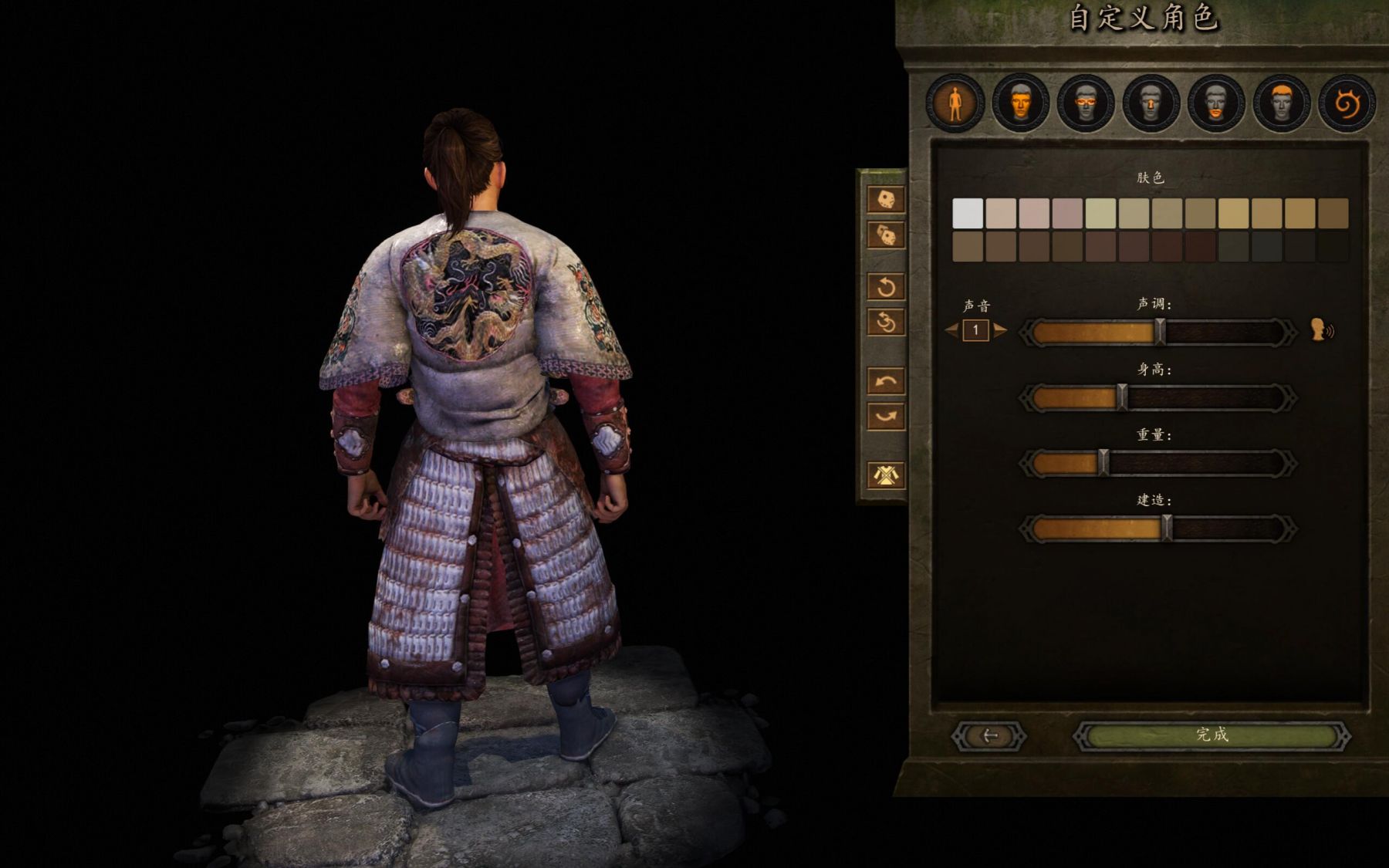Decrease voice number with left arrow
Viewport: 1389px width, 868px height.
951,331
